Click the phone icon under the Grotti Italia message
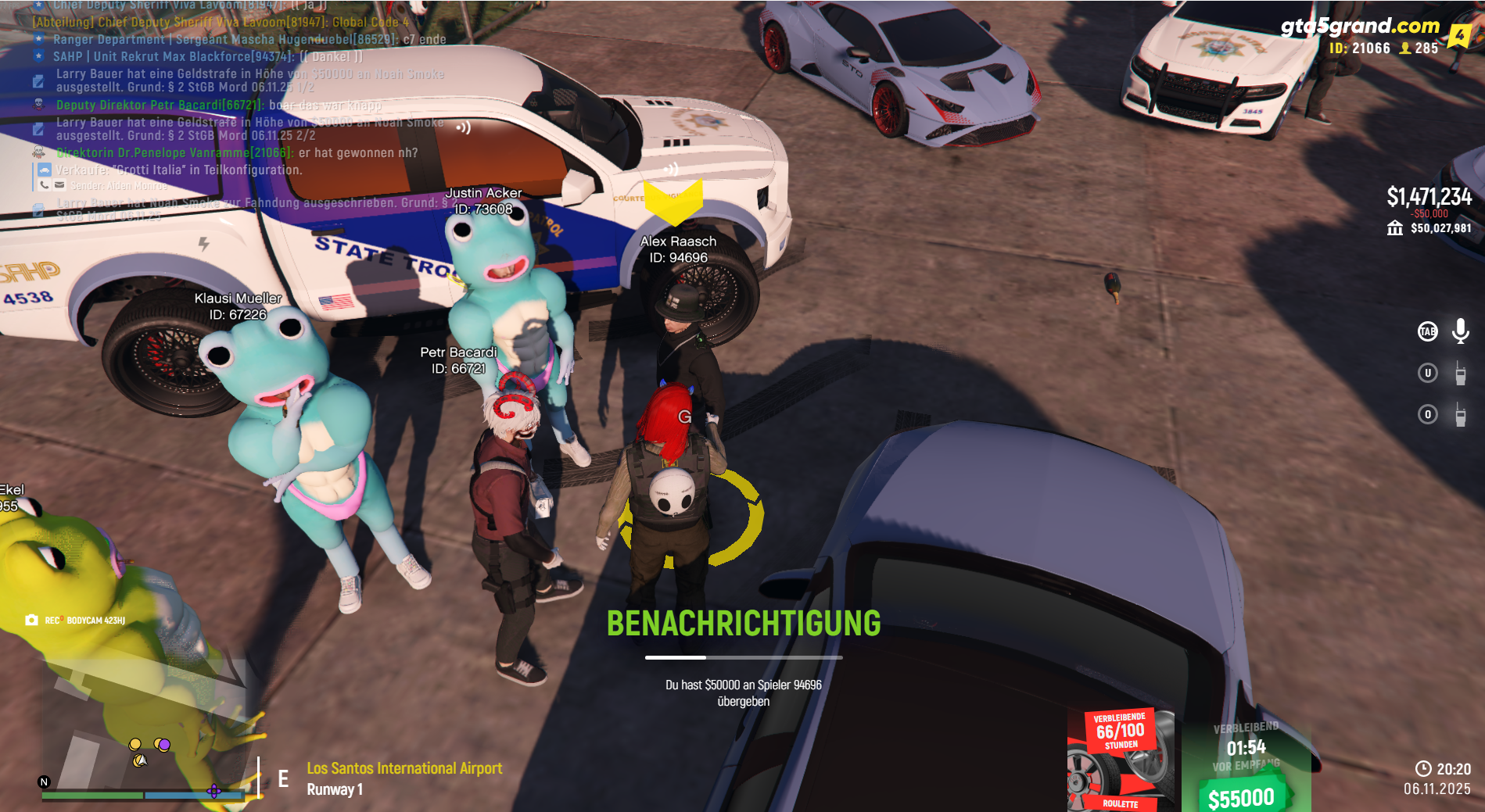1485x812 pixels. (43, 185)
